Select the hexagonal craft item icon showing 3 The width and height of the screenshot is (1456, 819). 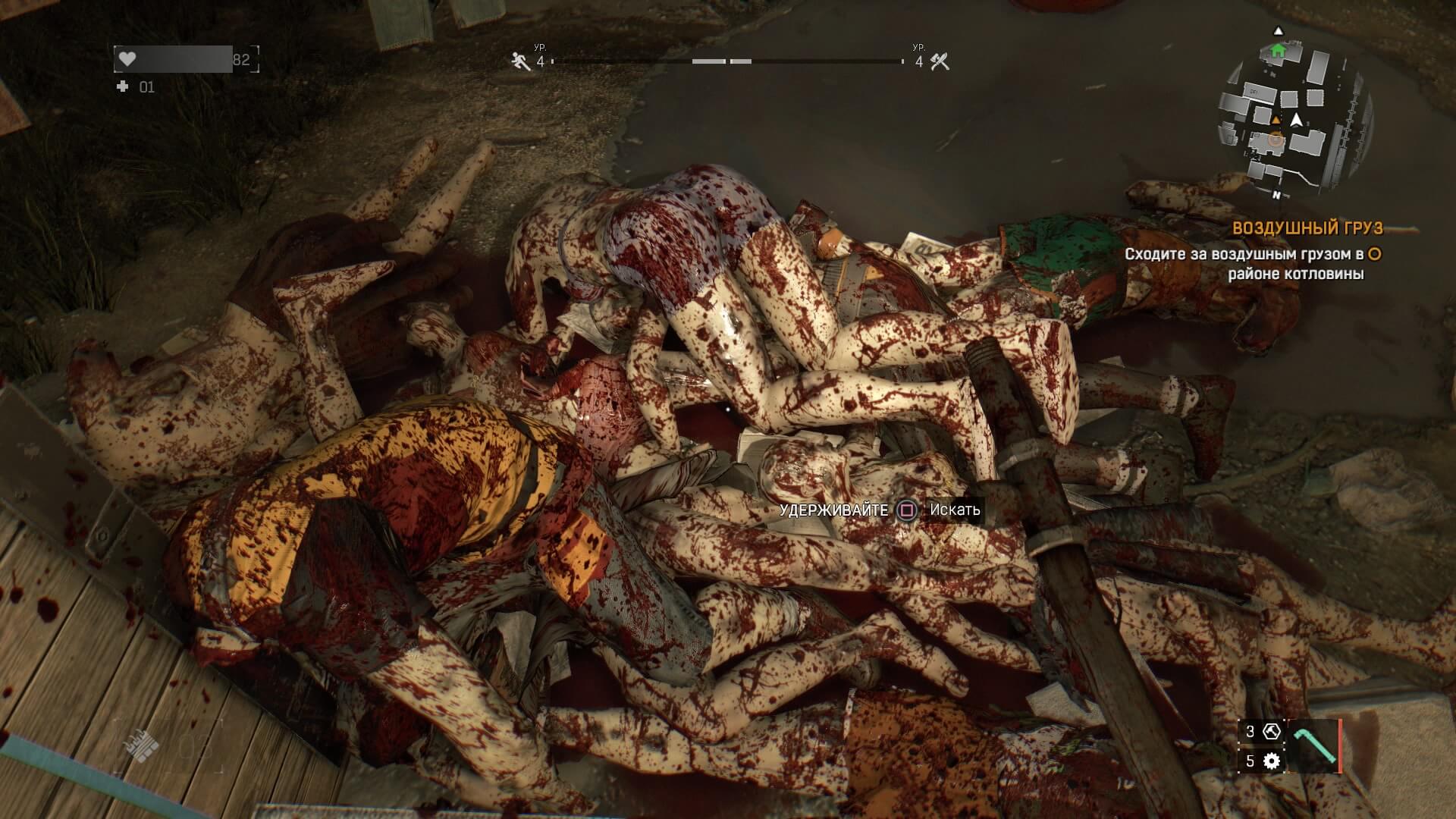click(x=1272, y=733)
